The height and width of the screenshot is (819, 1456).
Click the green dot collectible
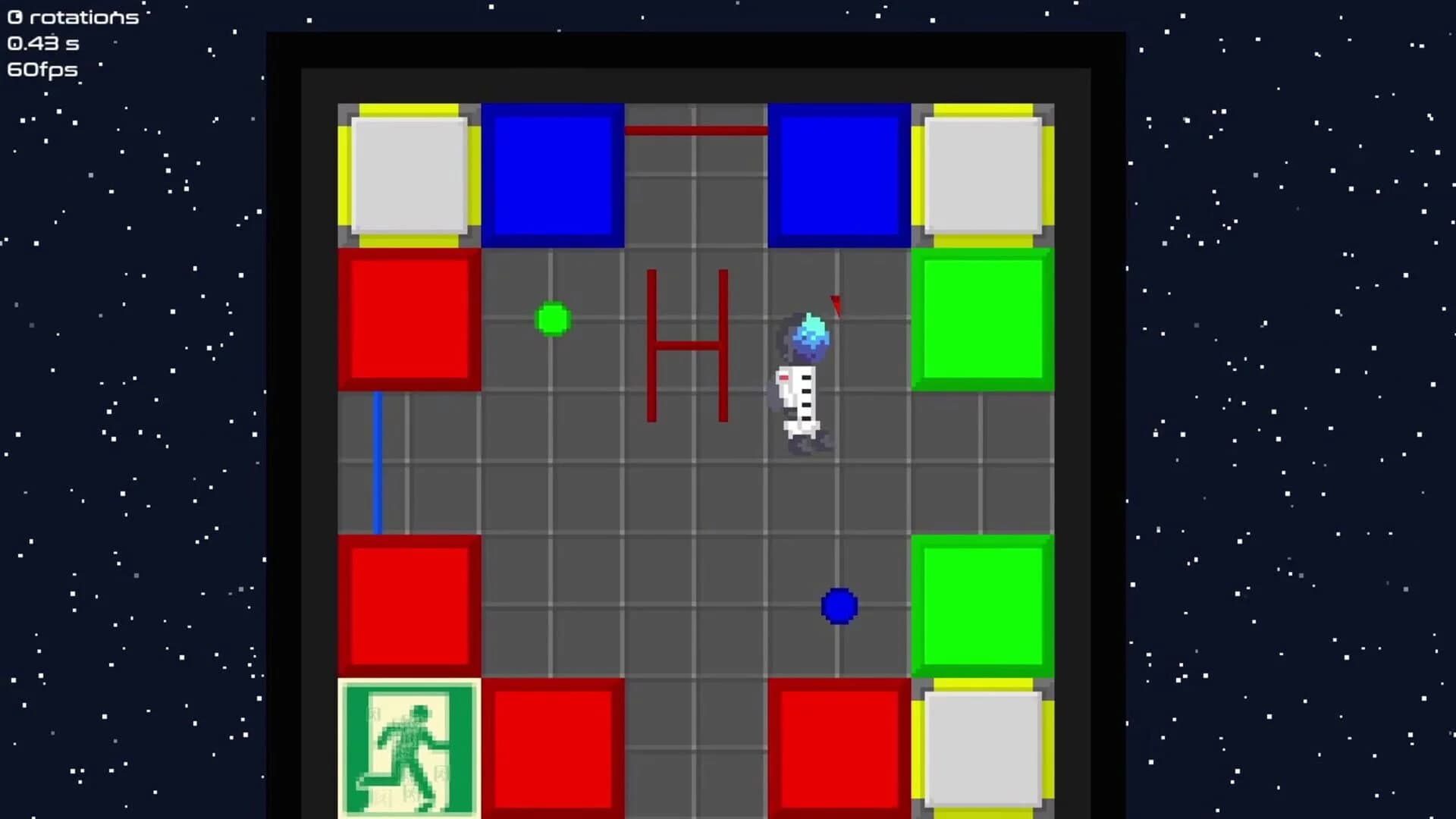pos(554,320)
